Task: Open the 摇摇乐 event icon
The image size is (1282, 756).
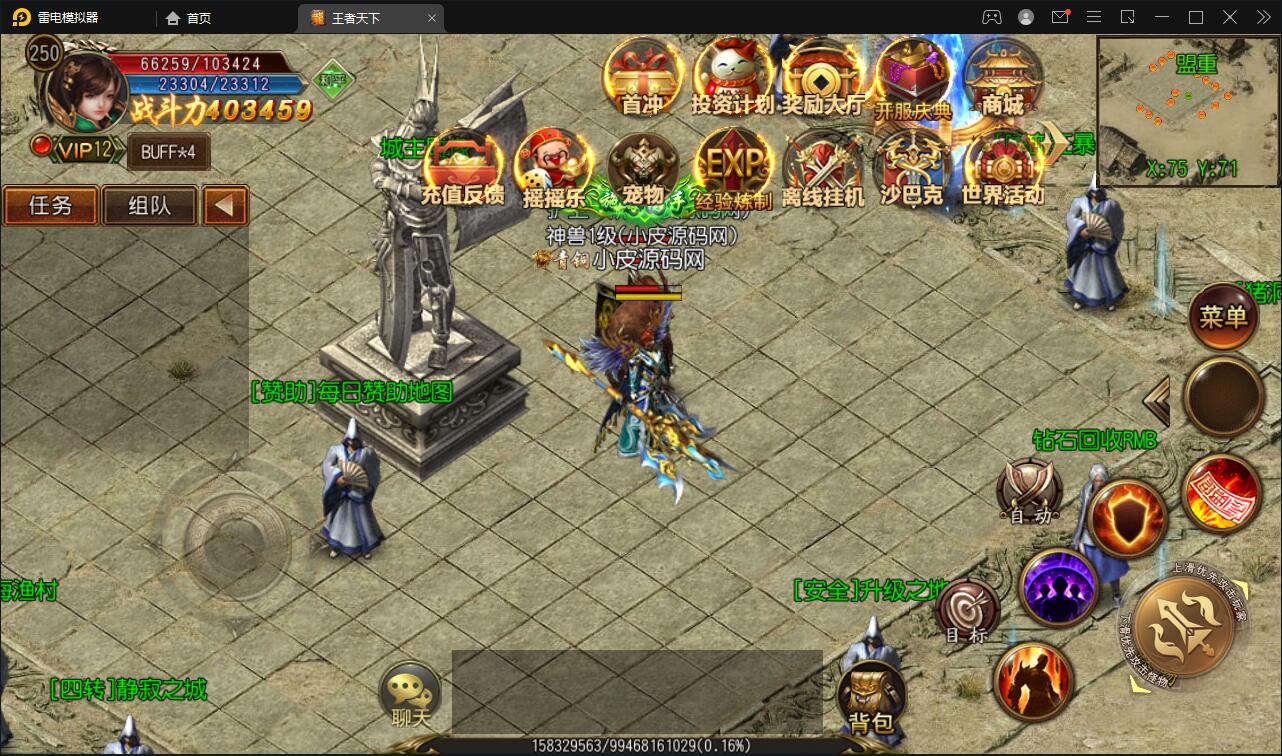Action: point(553,166)
